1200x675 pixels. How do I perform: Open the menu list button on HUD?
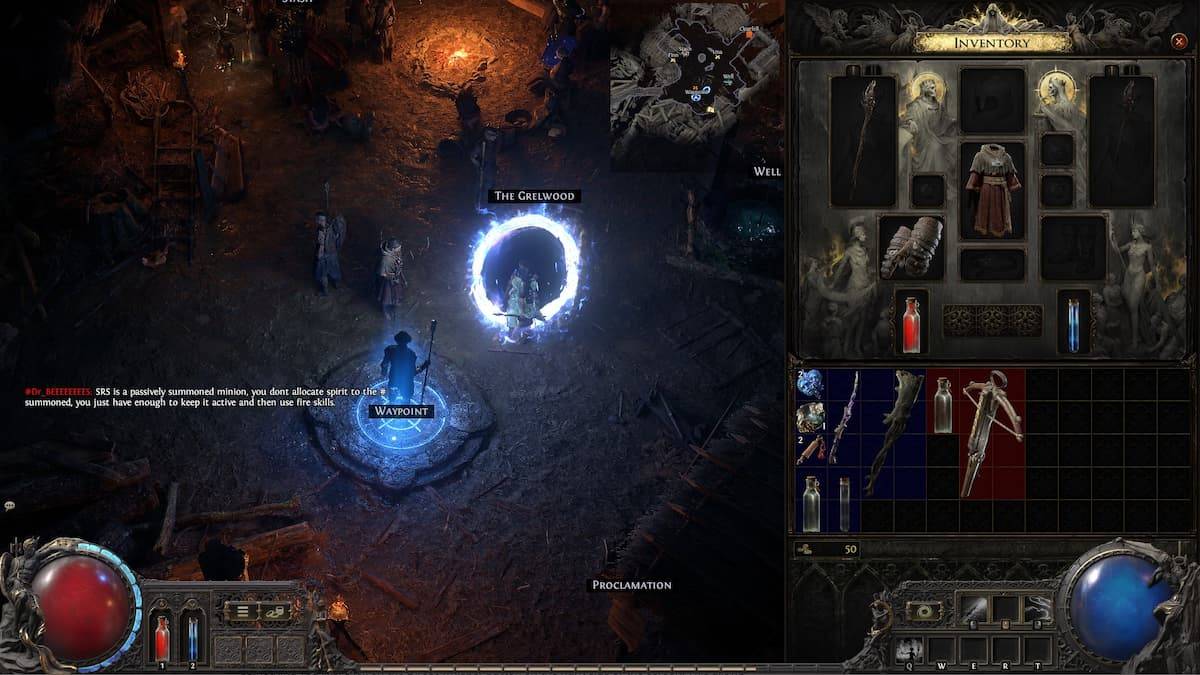(242, 610)
